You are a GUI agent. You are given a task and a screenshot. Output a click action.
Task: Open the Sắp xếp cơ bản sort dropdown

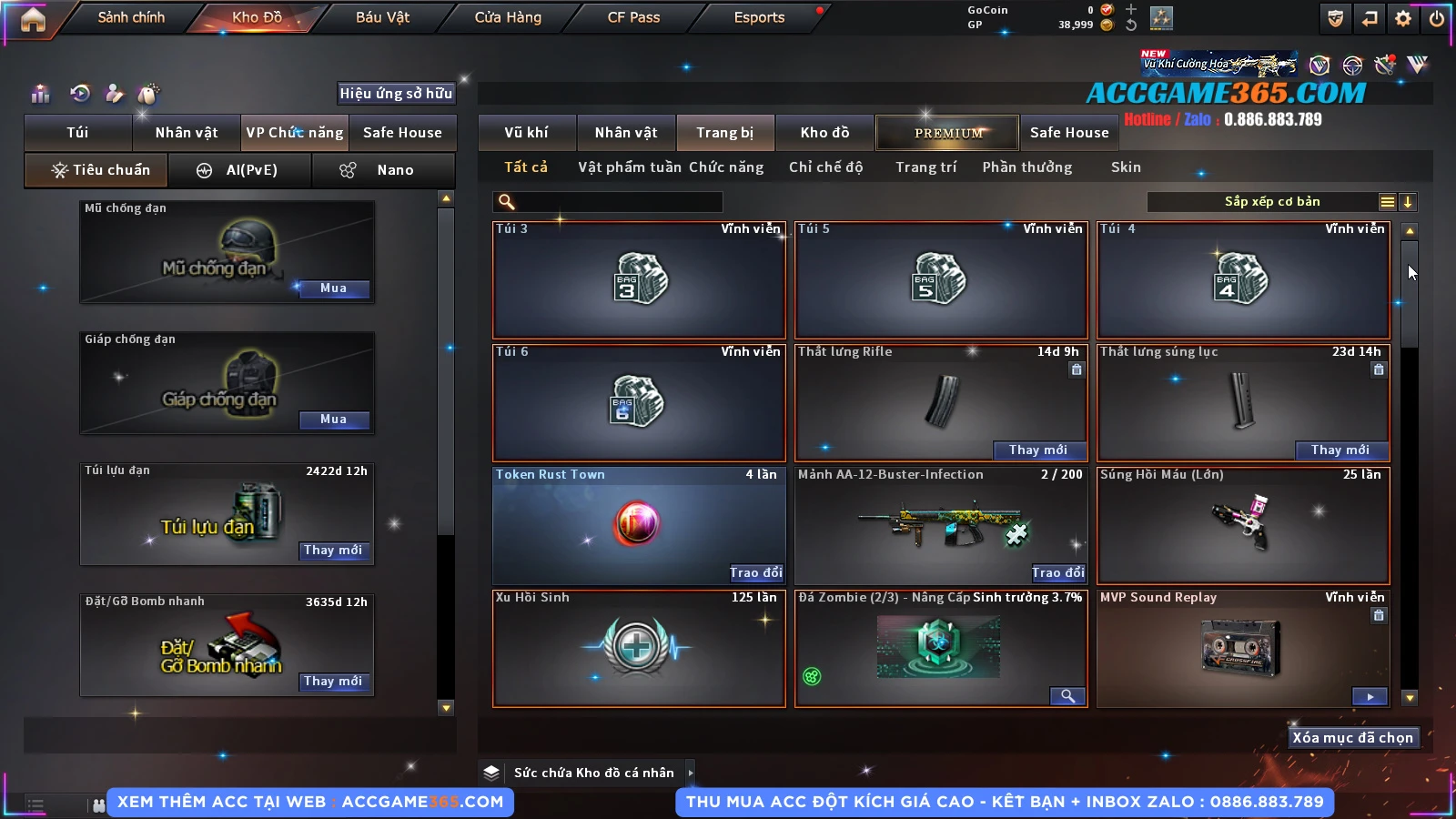pyautogui.click(x=1272, y=202)
